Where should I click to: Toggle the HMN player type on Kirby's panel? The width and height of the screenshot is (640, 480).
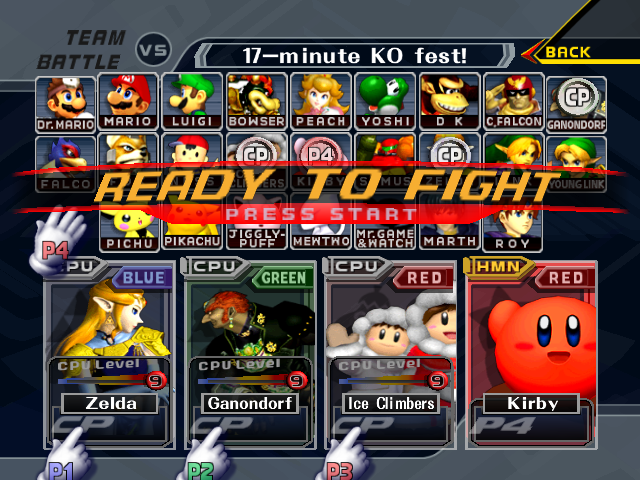(493, 268)
